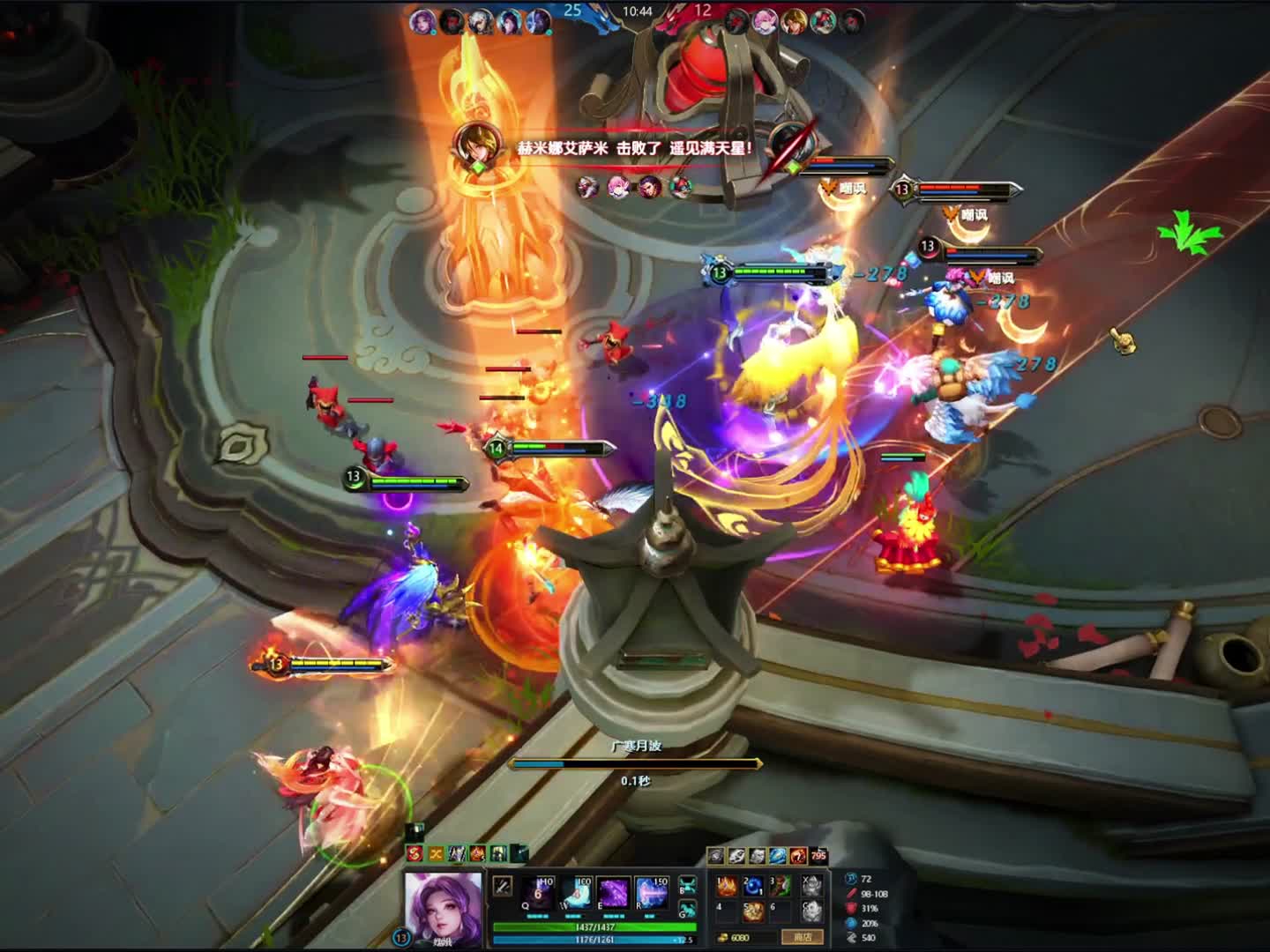This screenshot has height=952, width=1270.
Task: Use the blue orb item in slot 2
Action: (x=752, y=886)
